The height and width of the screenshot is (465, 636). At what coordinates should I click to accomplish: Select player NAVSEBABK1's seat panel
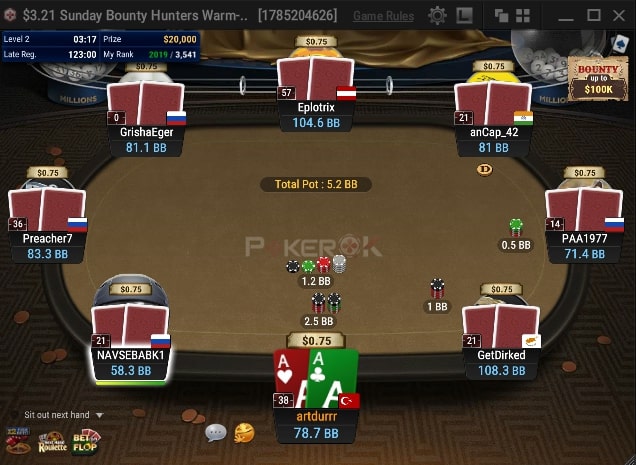tap(131, 362)
